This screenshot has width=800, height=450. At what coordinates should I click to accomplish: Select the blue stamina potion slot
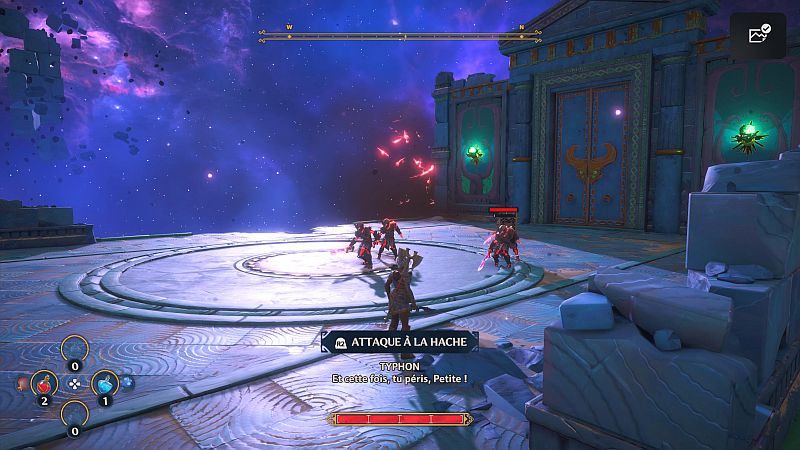tap(106, 383)
